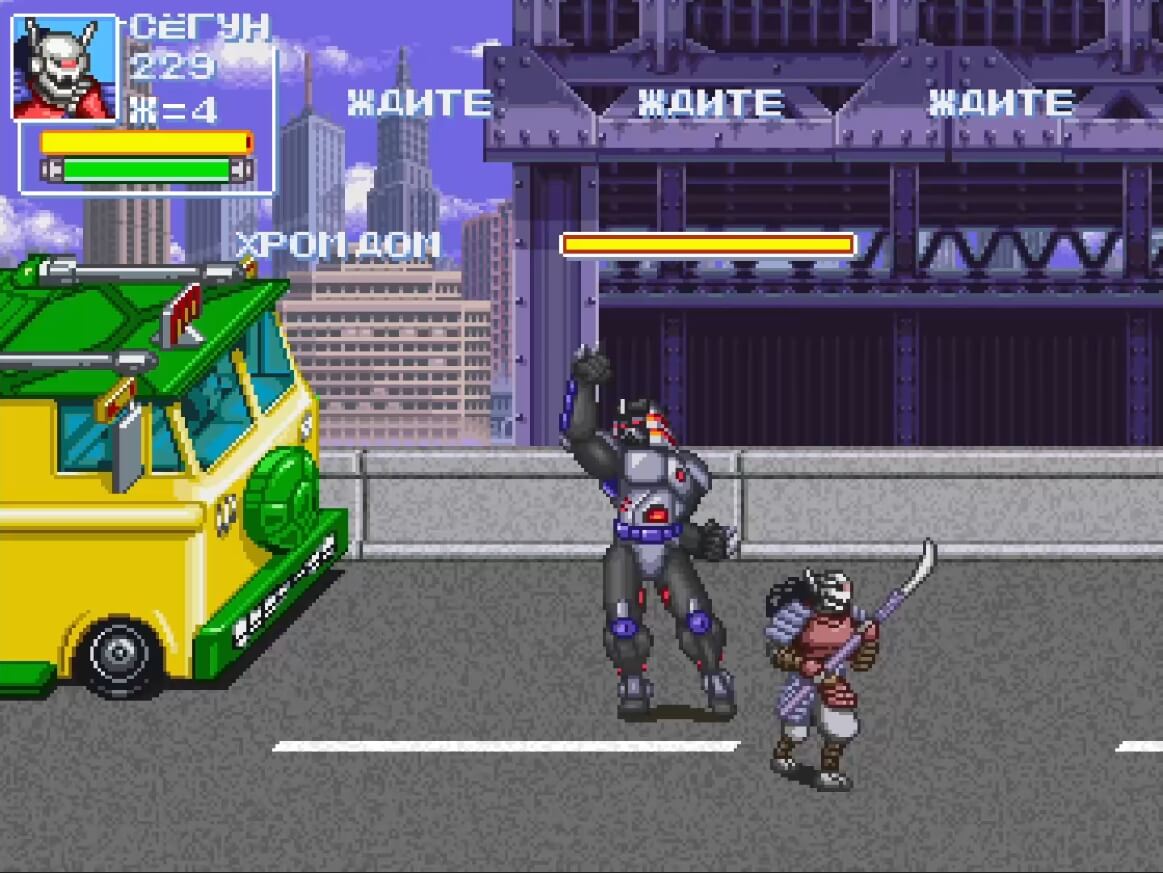1163x873 pixels.
Task: Click the Сёгун player character portrait
Action: tap(64, 68)
